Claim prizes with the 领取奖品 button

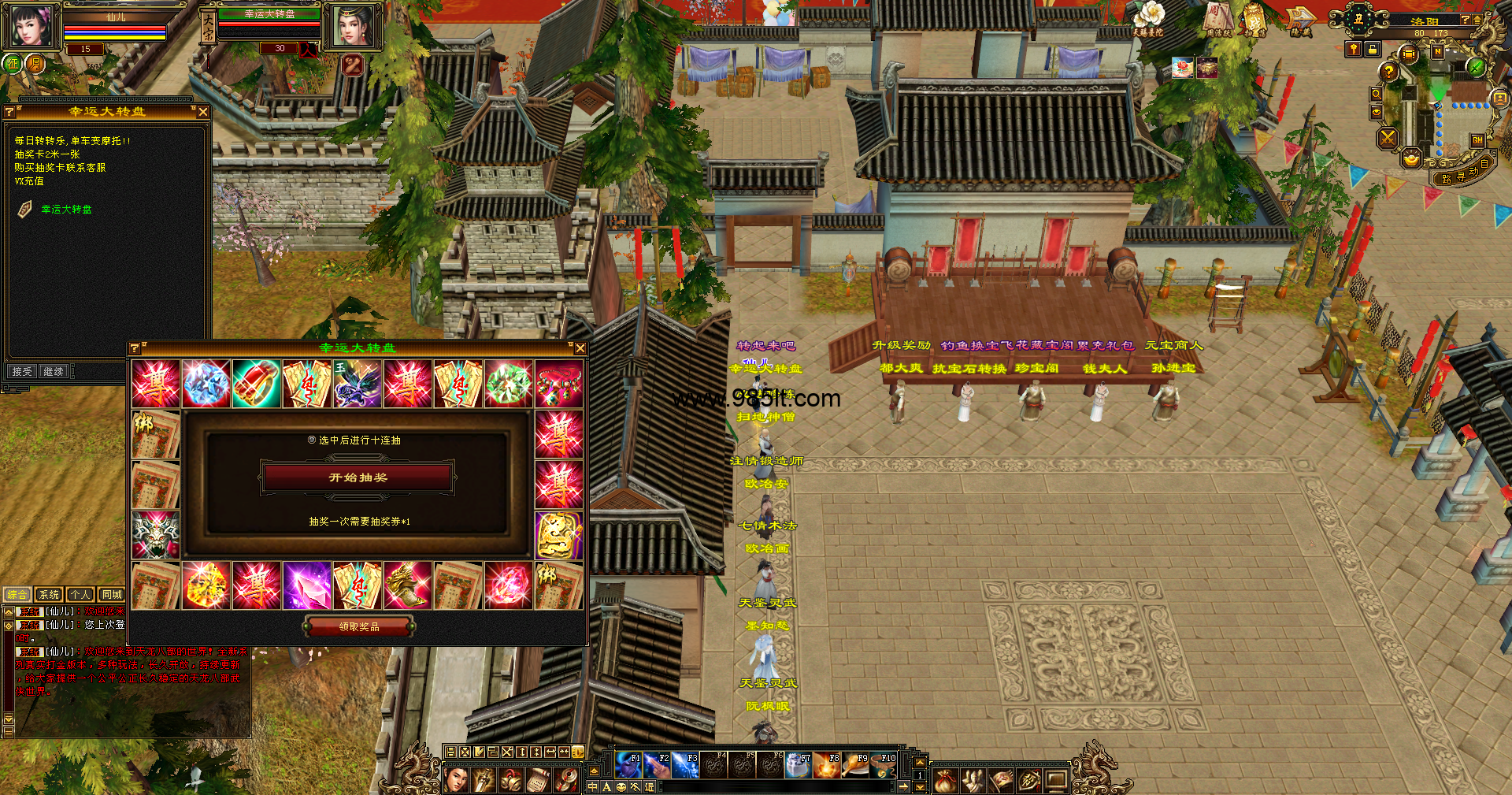point(359,626)
